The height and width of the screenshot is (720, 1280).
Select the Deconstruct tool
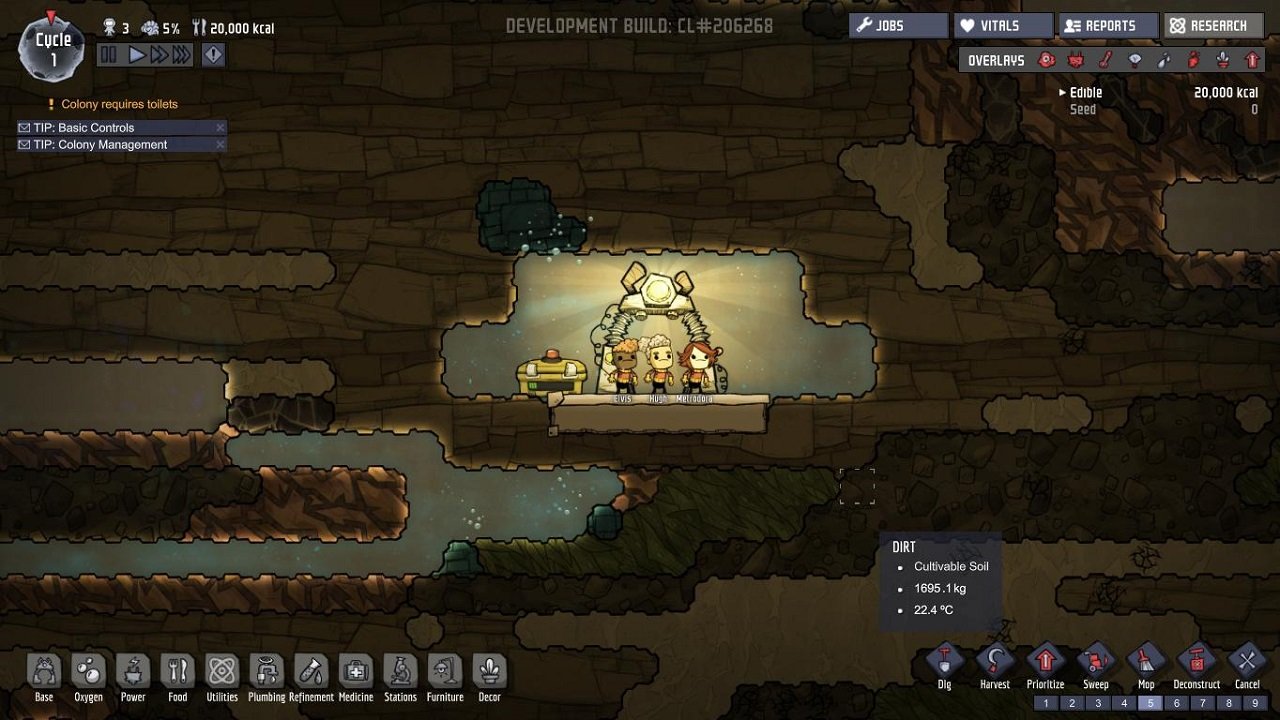pyautogui.click(x=1196, y=665)
